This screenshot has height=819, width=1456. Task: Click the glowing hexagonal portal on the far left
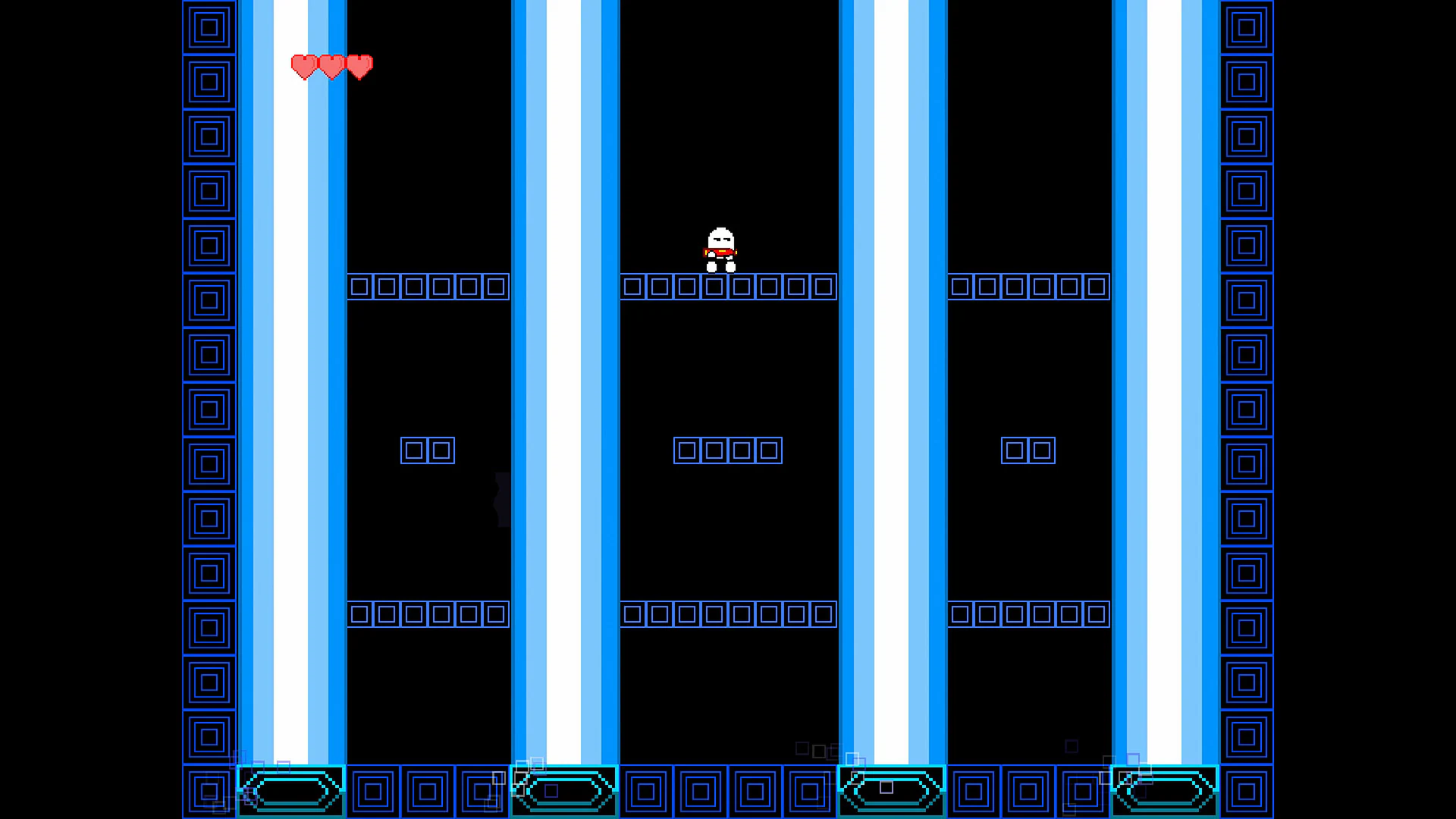tap(290, 790)
